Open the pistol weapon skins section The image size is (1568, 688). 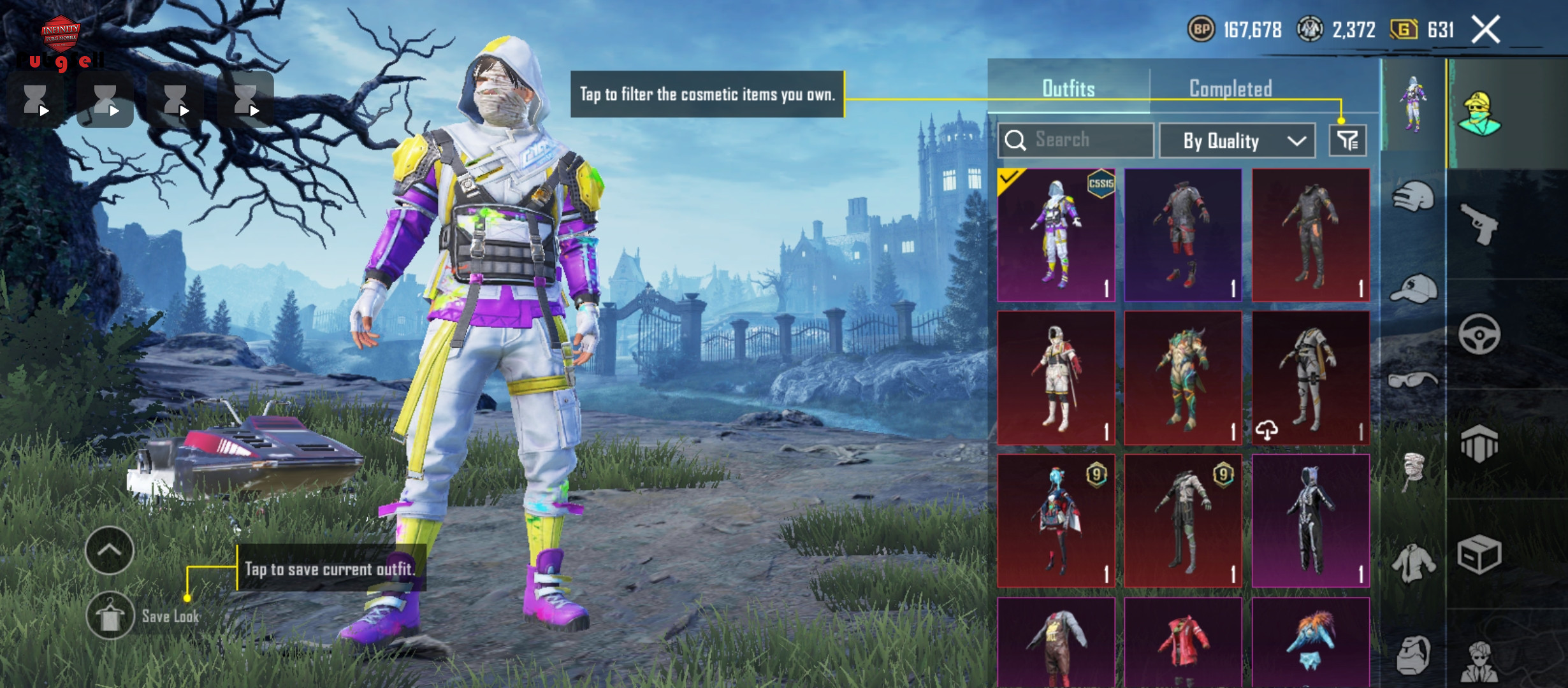(1479, 223)
